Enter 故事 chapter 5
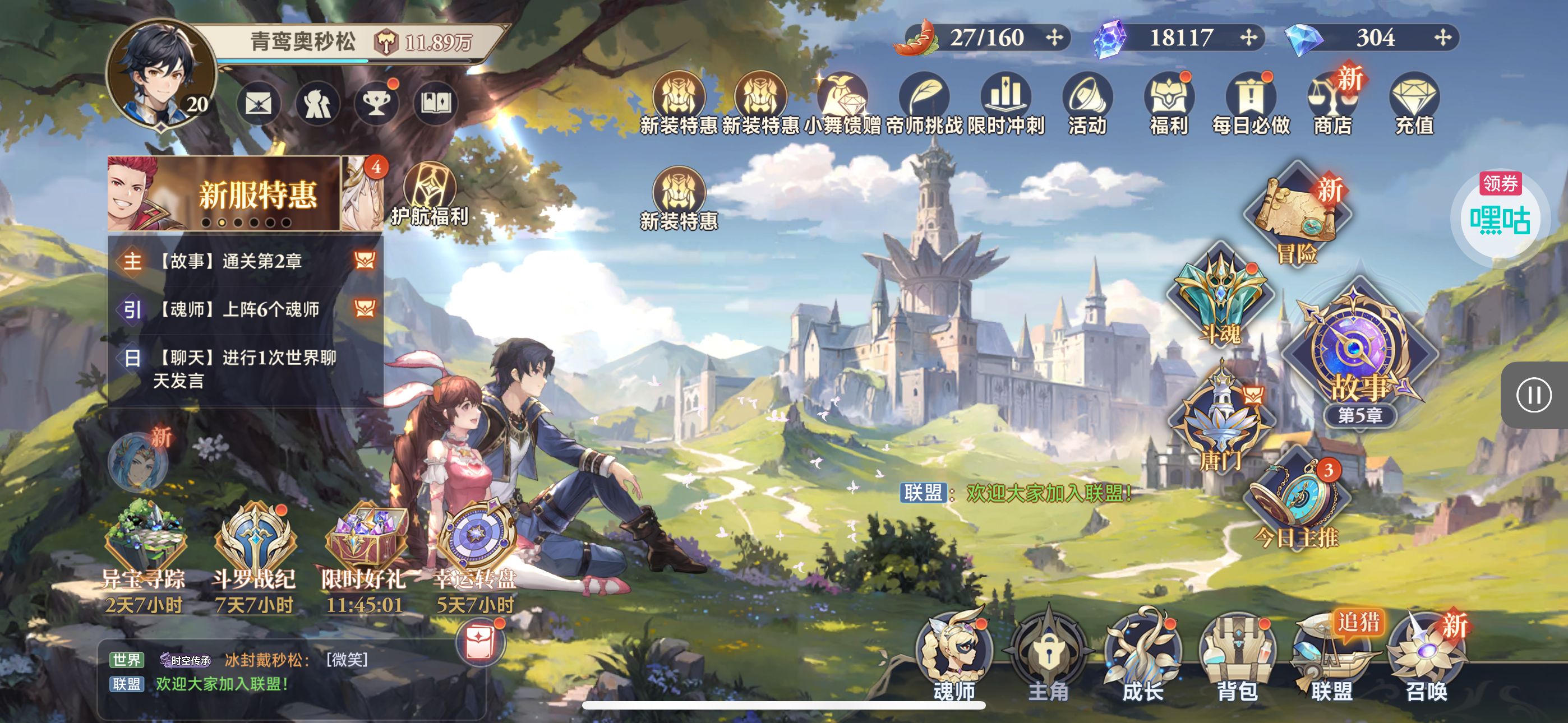This screenshot has width=1568, height=723. (x=1358, y=353)
